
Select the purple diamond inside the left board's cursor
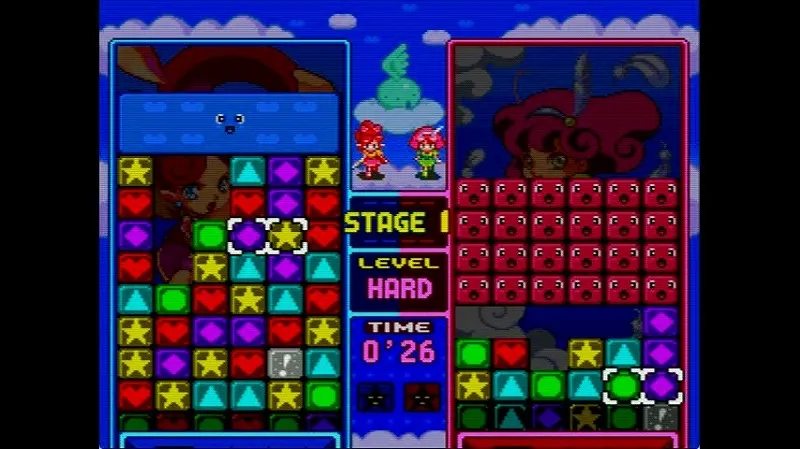tap(248, 236)
